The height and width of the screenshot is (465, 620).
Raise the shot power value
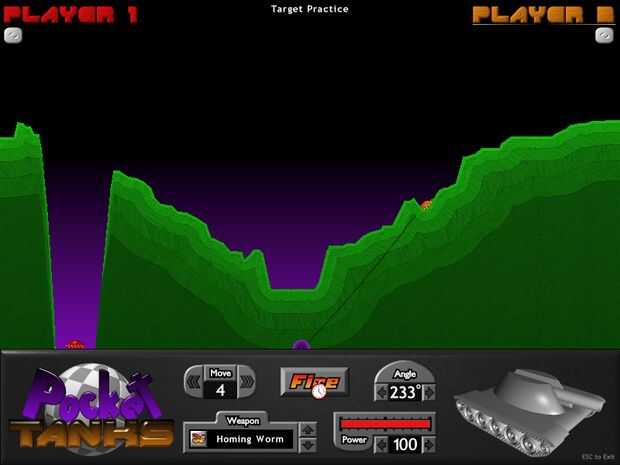click(428, 444)
